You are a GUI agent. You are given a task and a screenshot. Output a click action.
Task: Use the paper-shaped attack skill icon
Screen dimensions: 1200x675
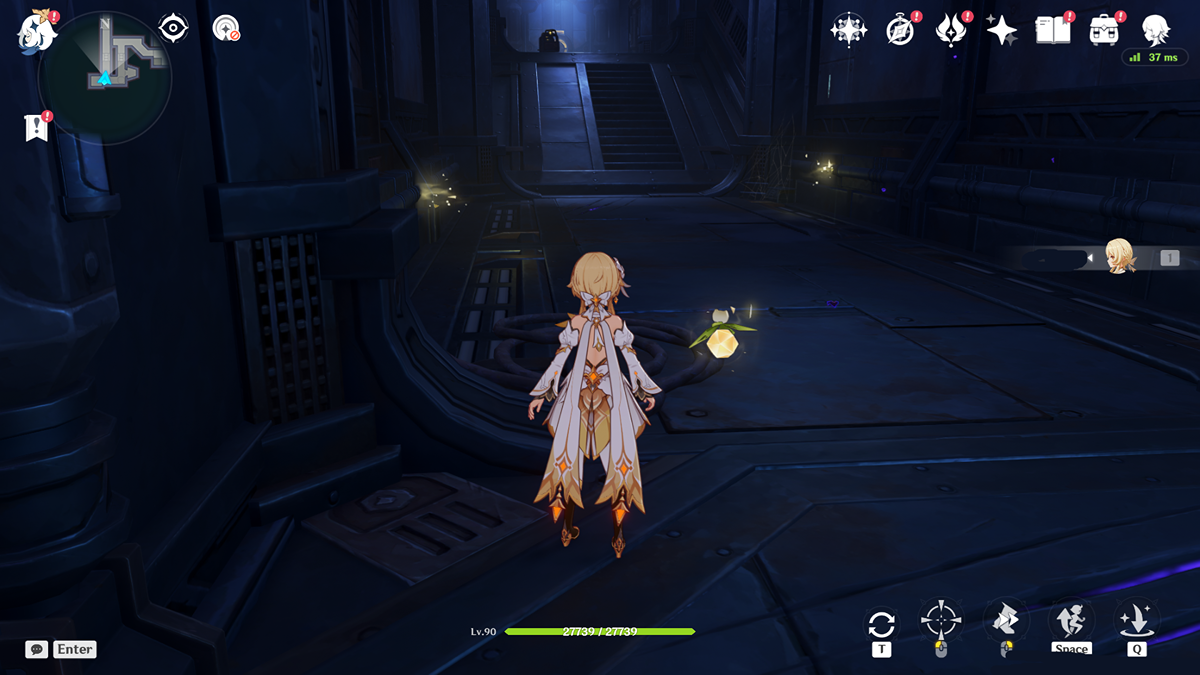click(x=1004, y=621)
